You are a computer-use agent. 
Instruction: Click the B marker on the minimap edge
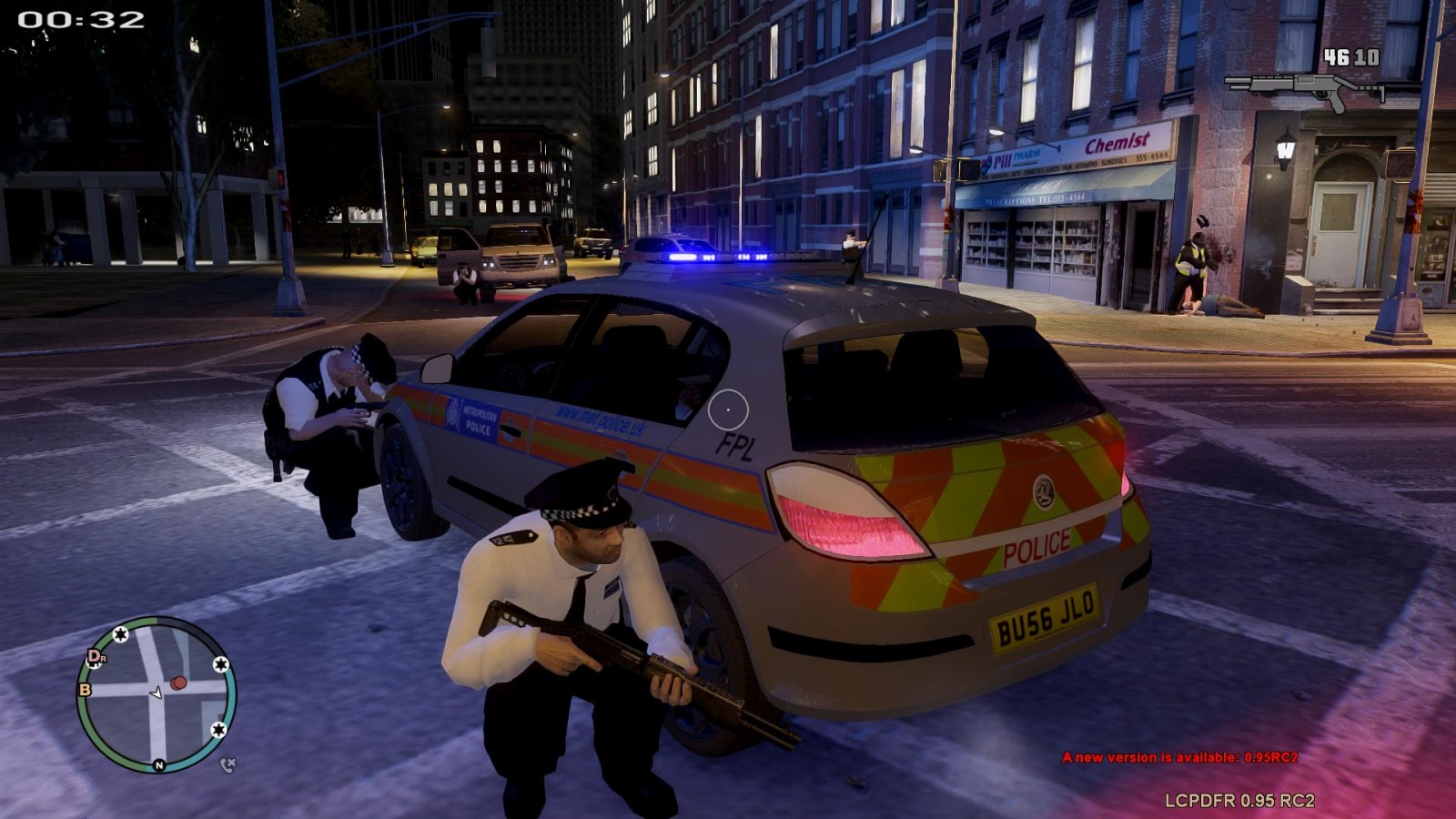(x=86, y=689)
